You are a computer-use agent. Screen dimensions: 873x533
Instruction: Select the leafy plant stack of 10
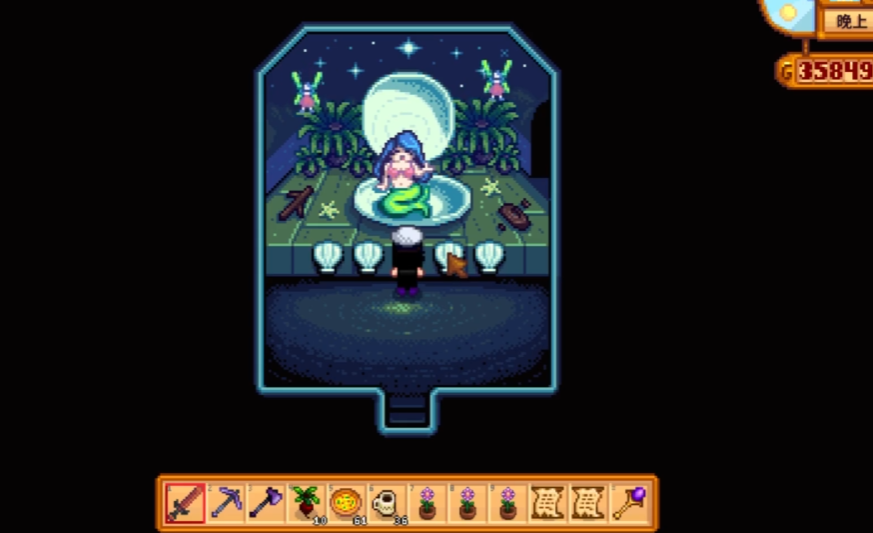click(x=306, y=502)
